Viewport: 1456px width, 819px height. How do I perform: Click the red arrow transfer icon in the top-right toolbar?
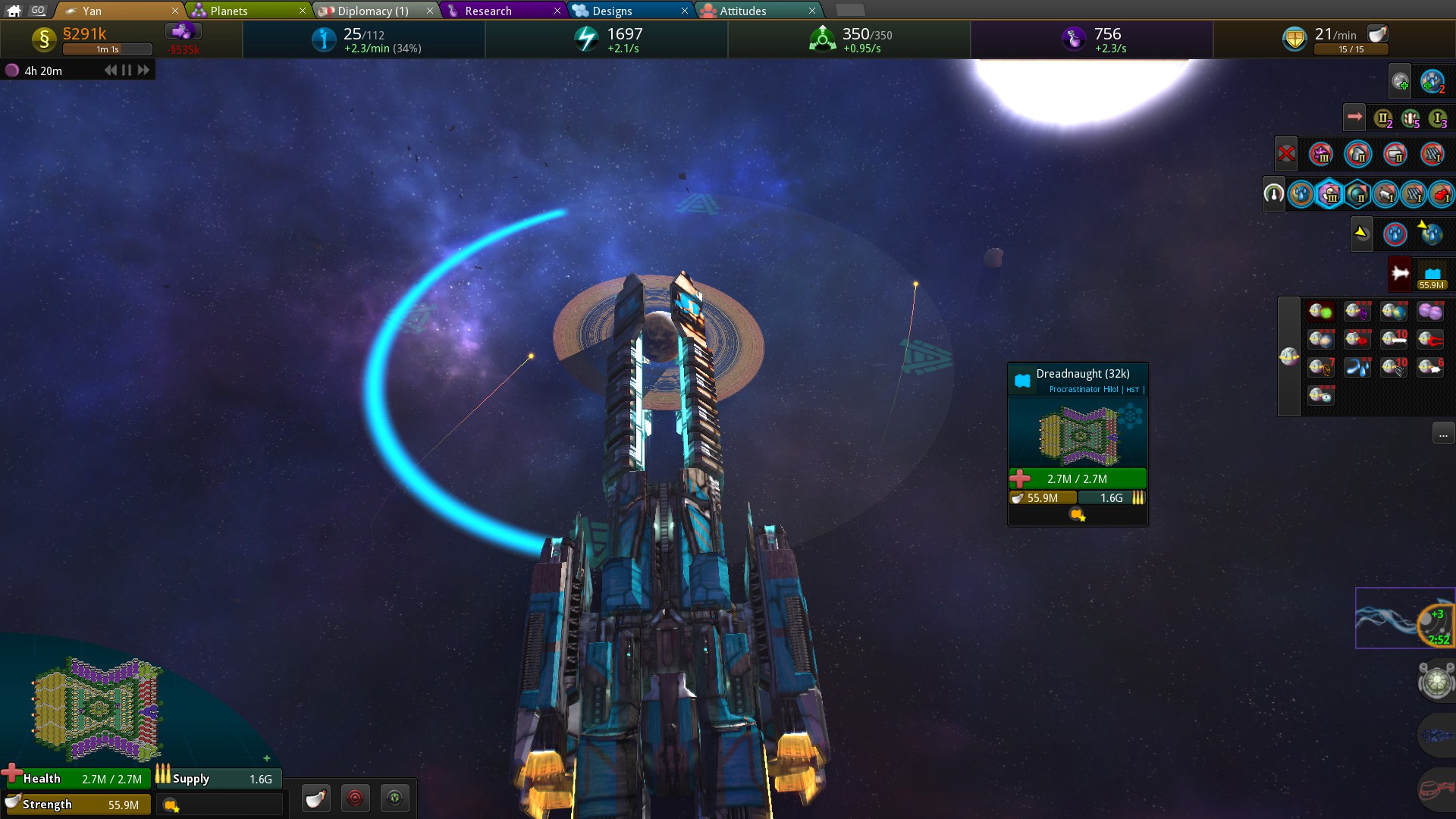pyautogui.click(x=1354, y=116)
